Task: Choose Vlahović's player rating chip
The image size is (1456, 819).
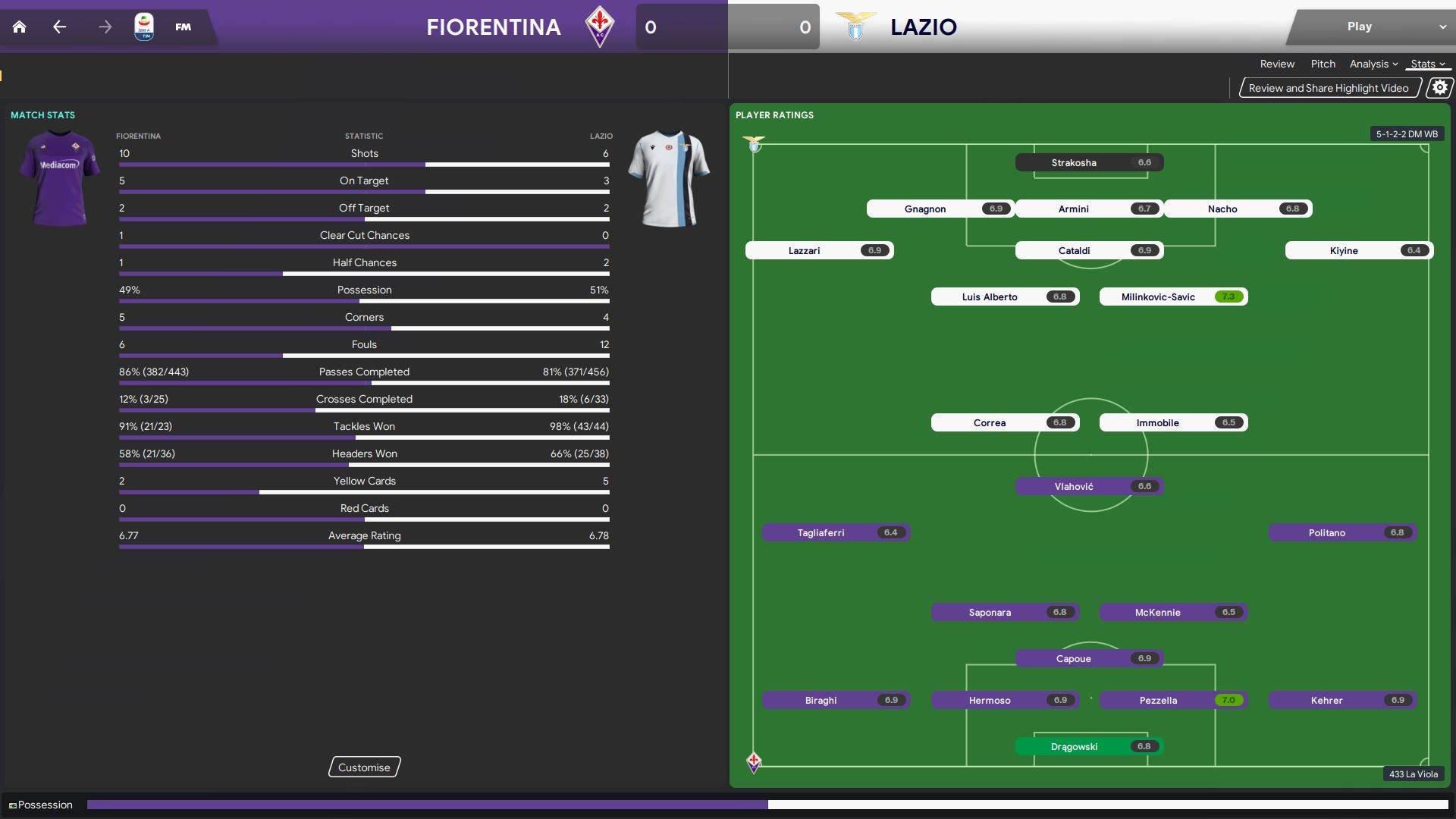Action: point(1089,486)
